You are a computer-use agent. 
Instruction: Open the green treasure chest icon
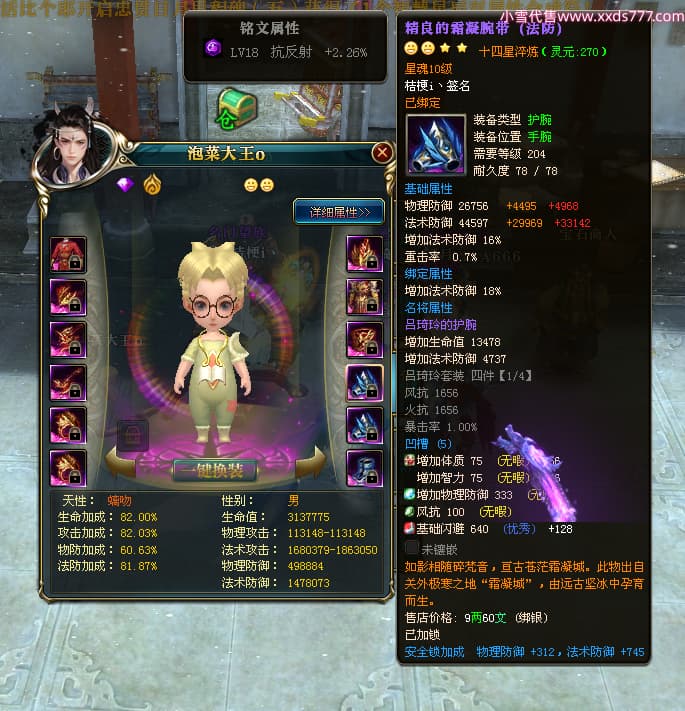coord(236,107)
